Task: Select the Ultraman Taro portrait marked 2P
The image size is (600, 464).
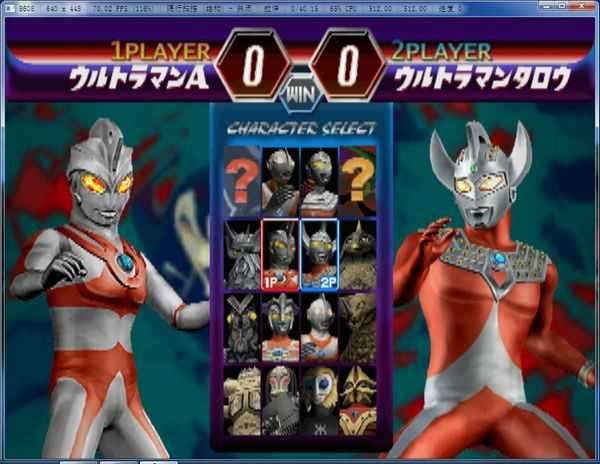Action: (x=319, y=254)
